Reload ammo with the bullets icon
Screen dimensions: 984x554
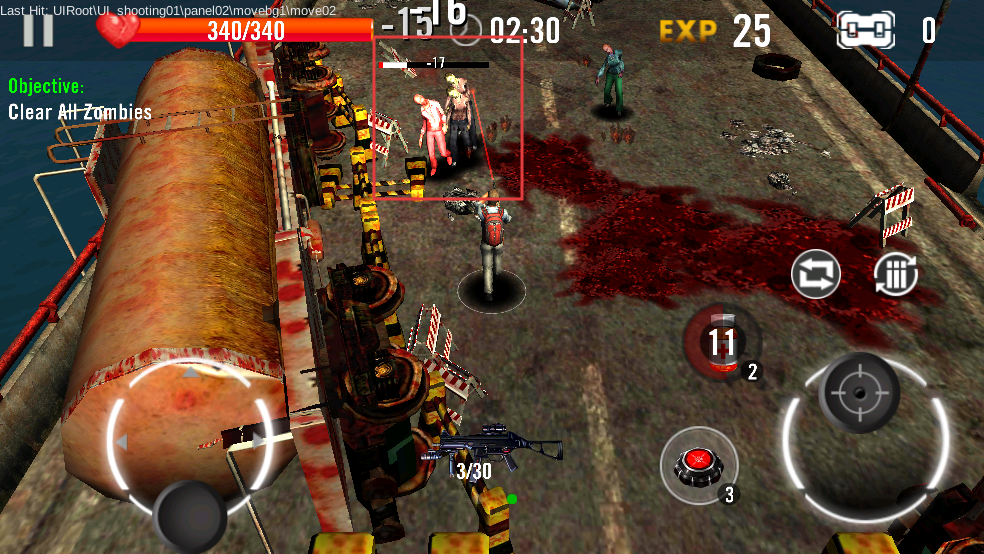coord(896,274)
